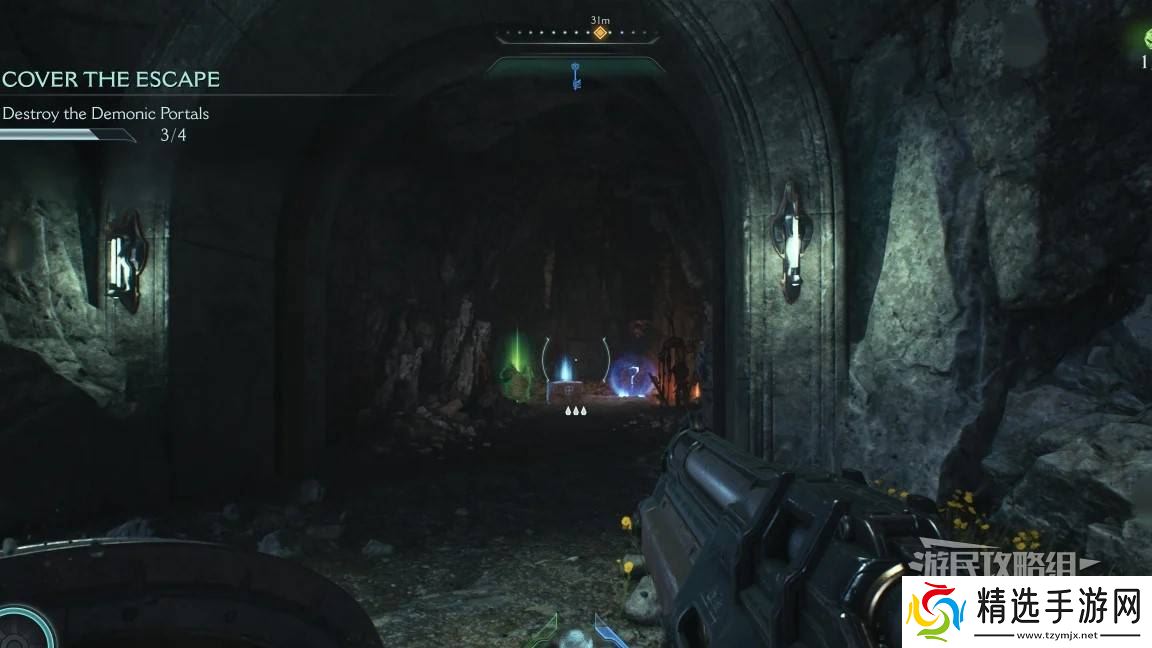This screenshot has height=648, width=1152.
Task: Click the orange diamond waypoint on the compass
Action: [x=600, y=33]
